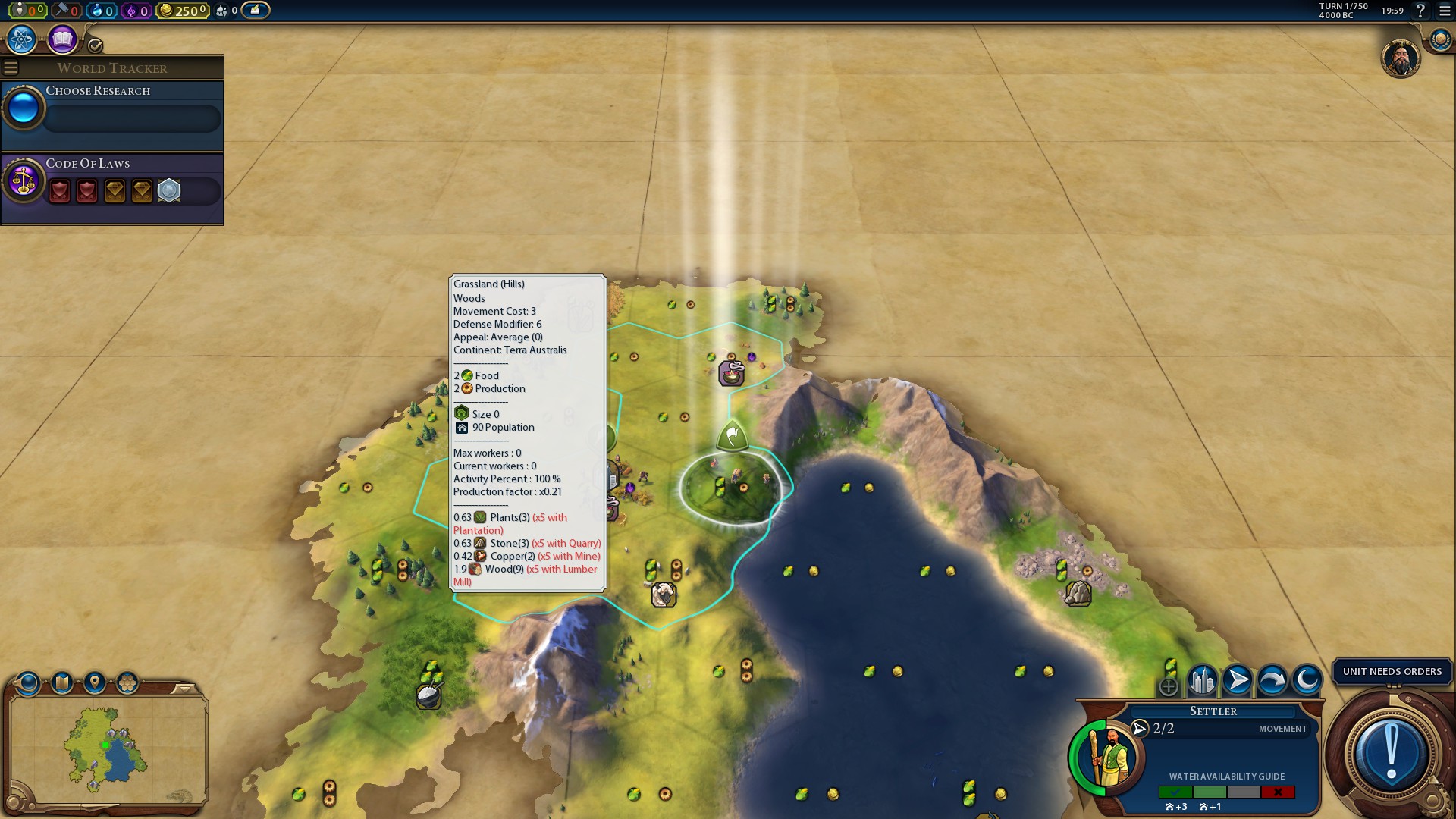The image size is (1456, 819).
Task: Collapse the minimap with arrow tab
Action: (184, 689)
